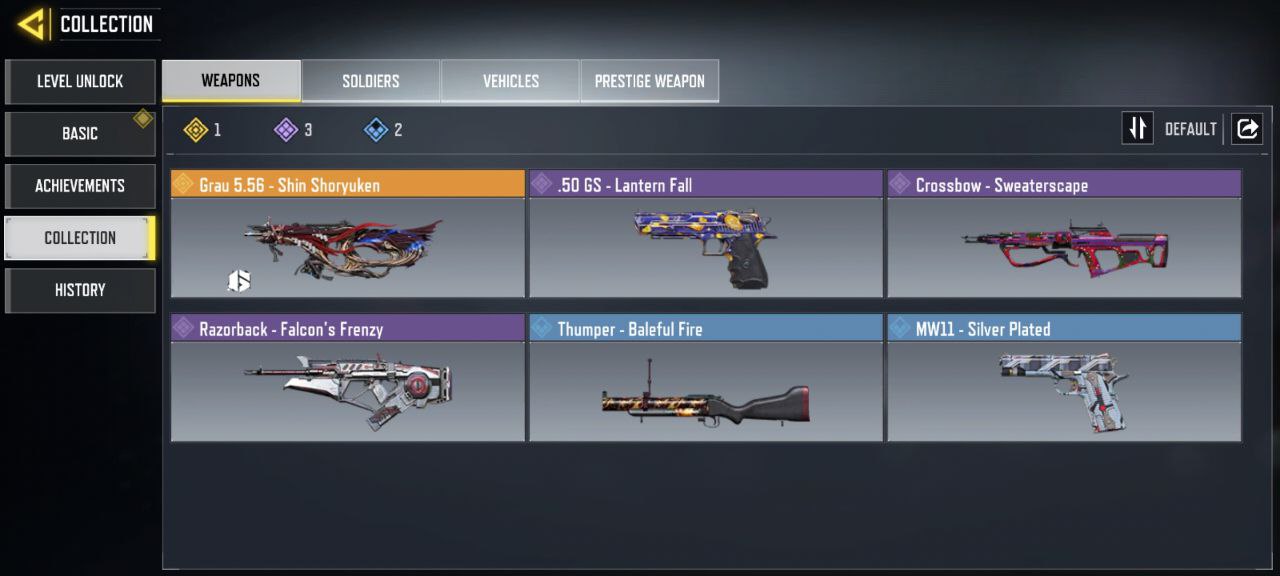Click the share arrow button
Viewport: 1280px width, 576px height.
coord(1247,129)
